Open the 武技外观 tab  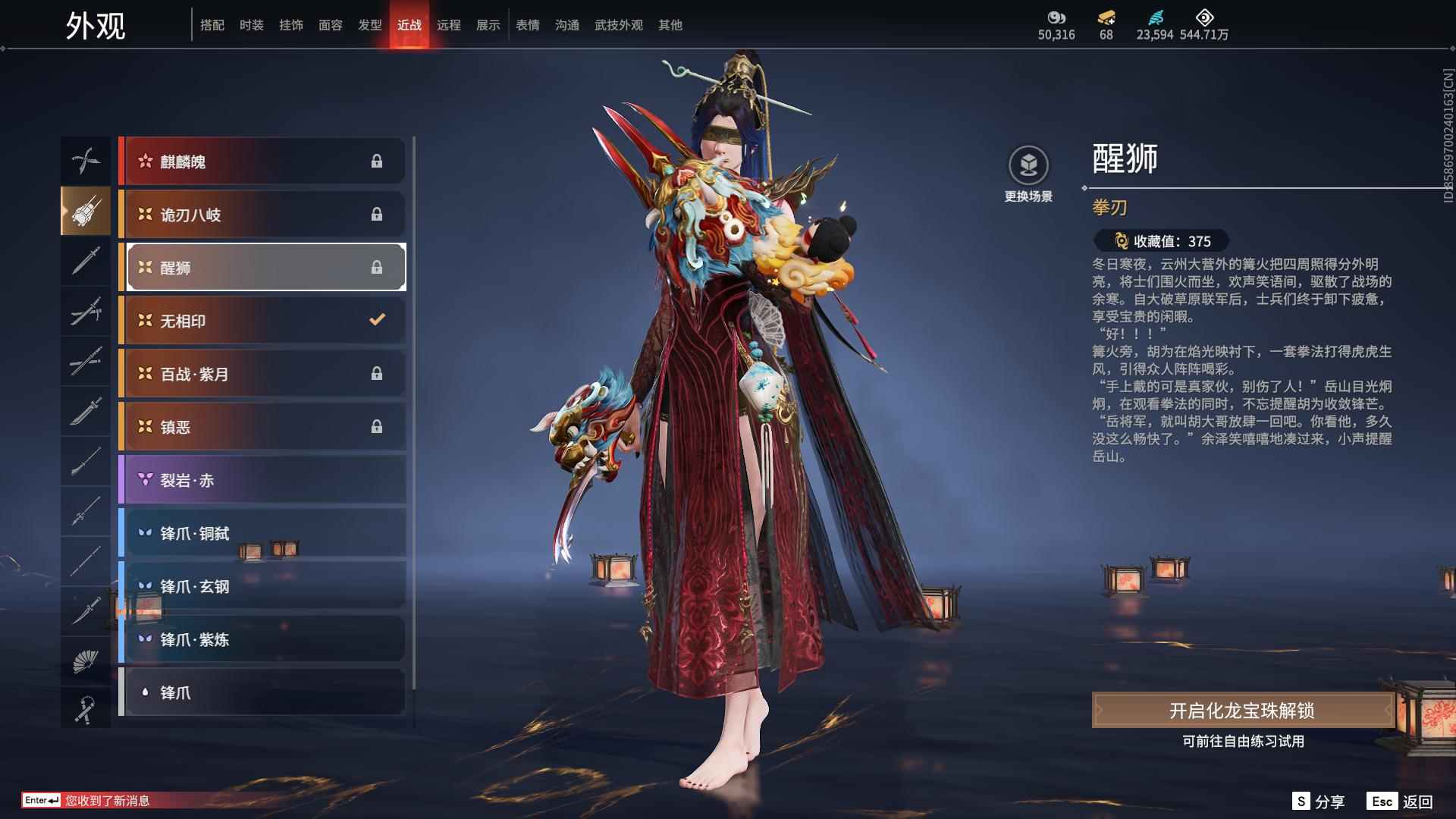pos(619,24)
